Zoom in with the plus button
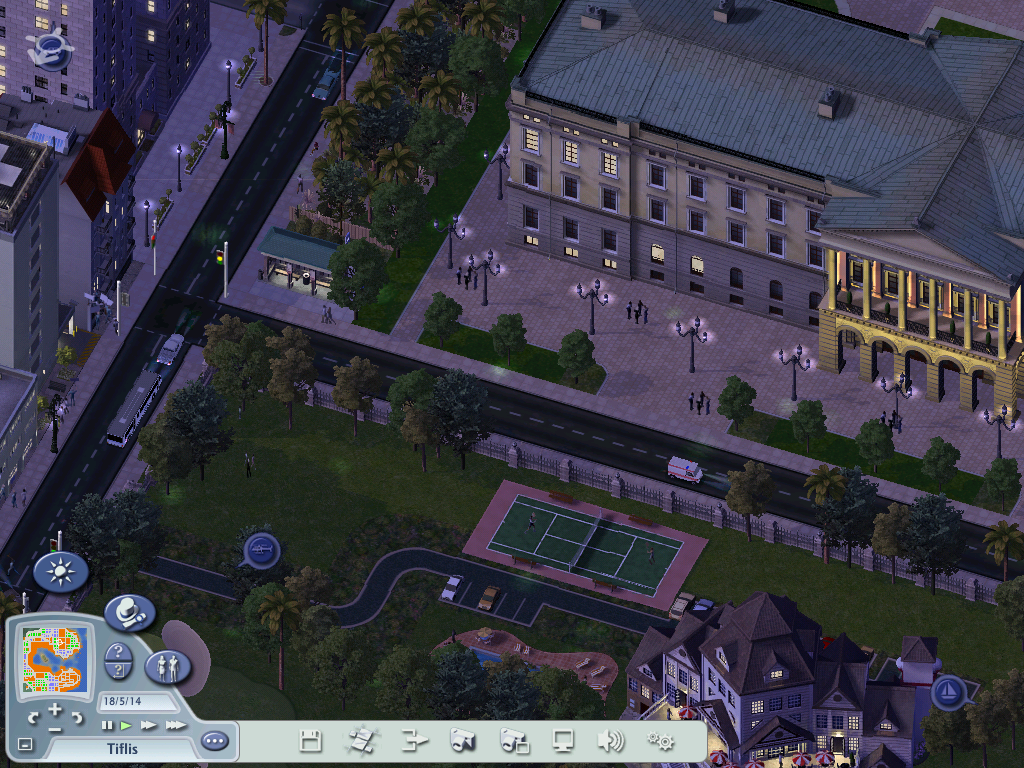This screenshot has width=1024, height=768. click(55, 709)
